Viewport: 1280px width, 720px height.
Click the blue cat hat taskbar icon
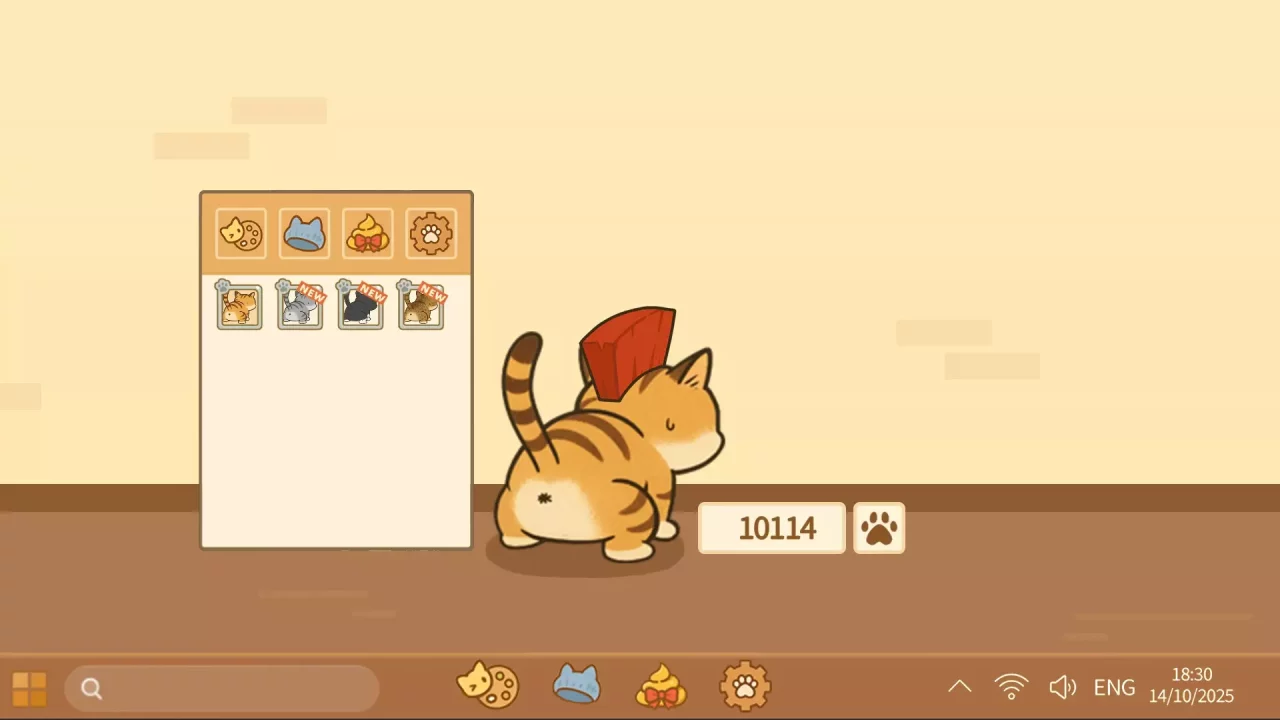[576, 686]
